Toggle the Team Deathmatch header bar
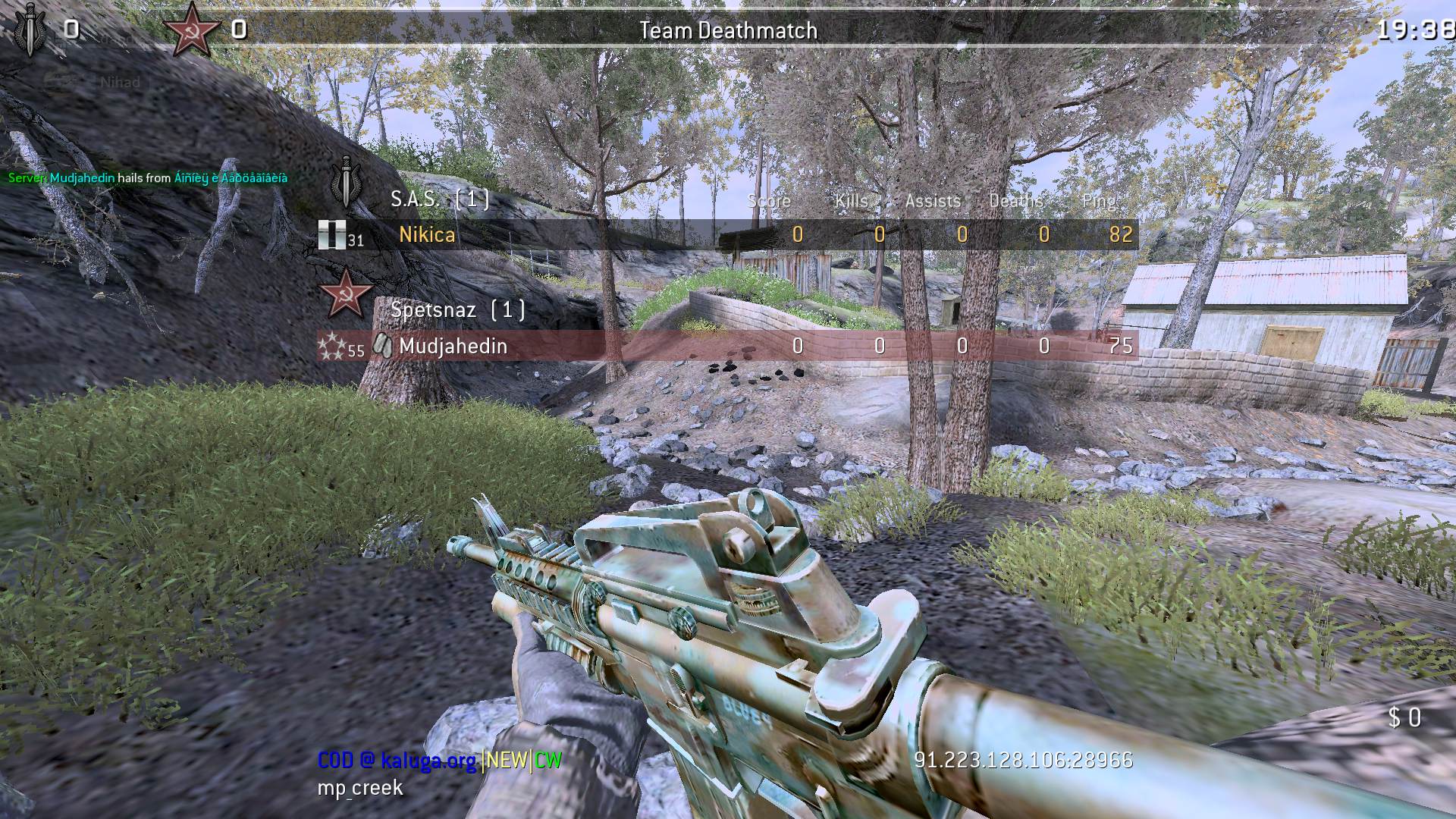Image resolution: width=1456 pixels, height=819 pixels. click(x=728, y=31)
